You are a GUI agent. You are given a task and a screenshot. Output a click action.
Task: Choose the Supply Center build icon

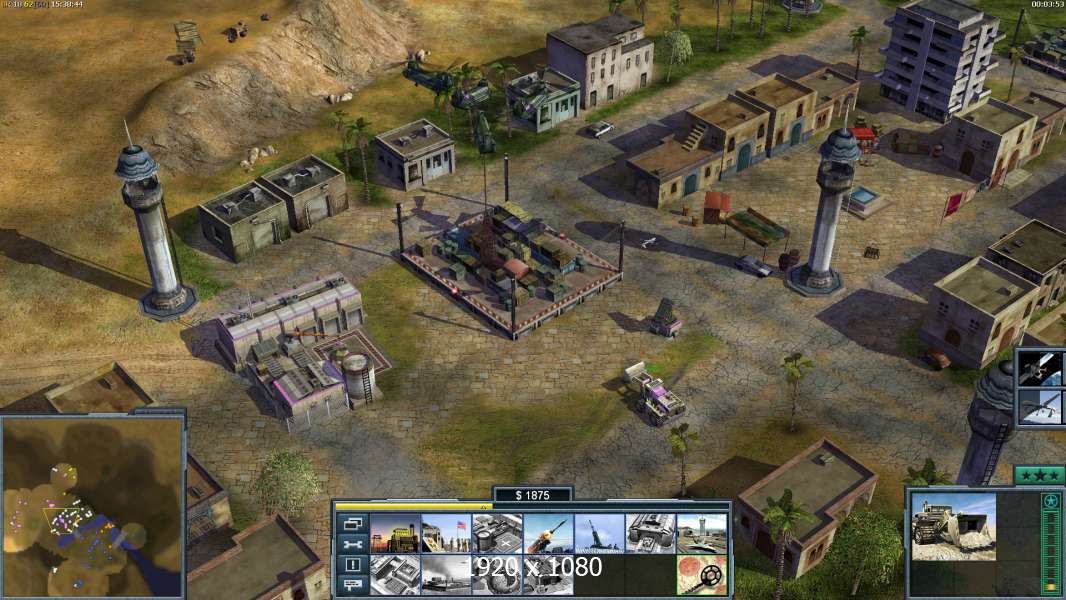497,533
